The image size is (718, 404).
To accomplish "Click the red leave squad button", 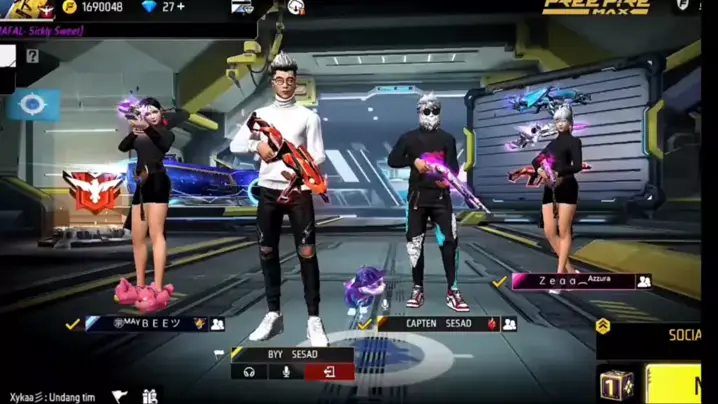I will tap(328, 372).
